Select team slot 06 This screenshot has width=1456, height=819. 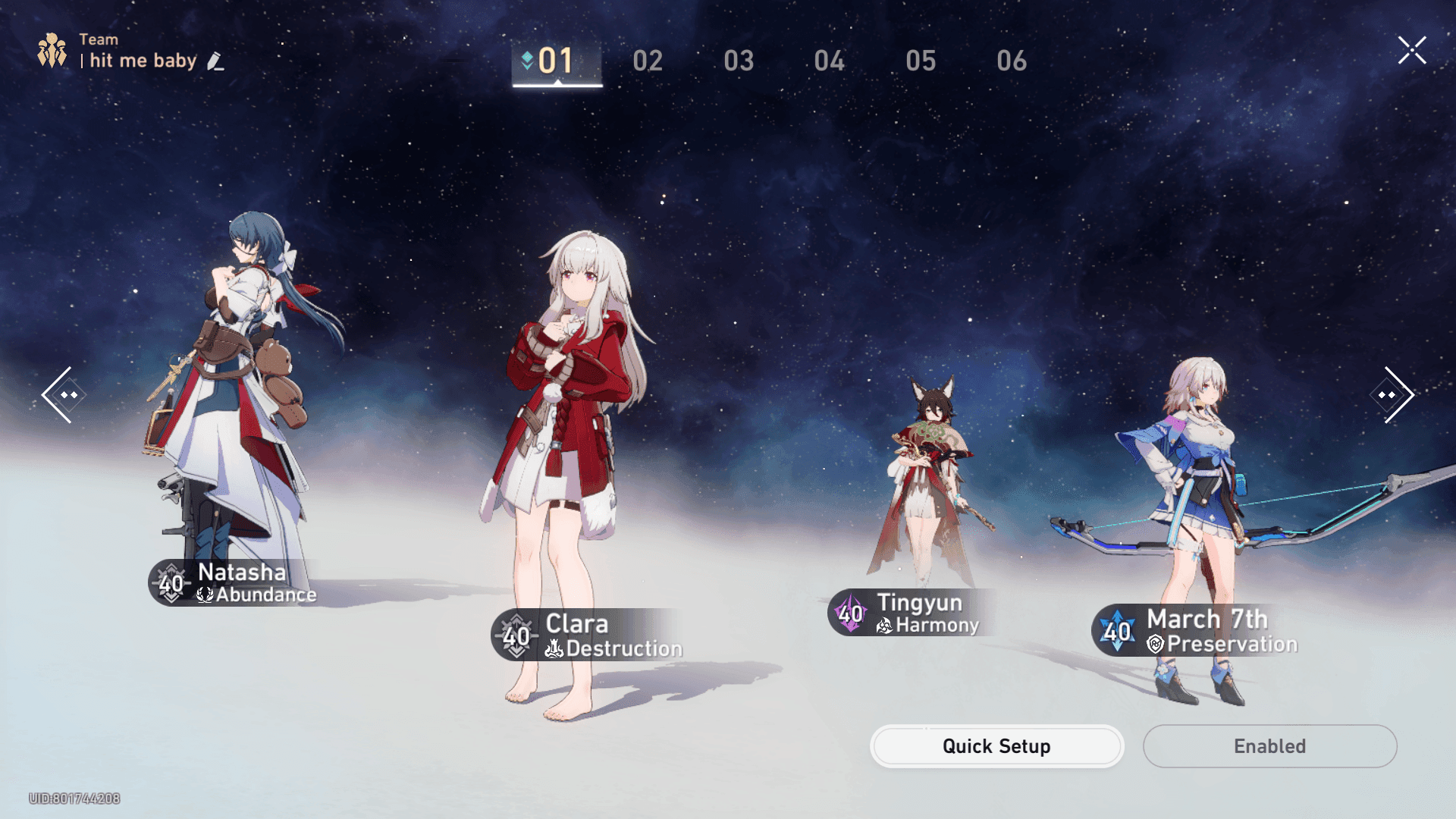(x=1012, y=61)
